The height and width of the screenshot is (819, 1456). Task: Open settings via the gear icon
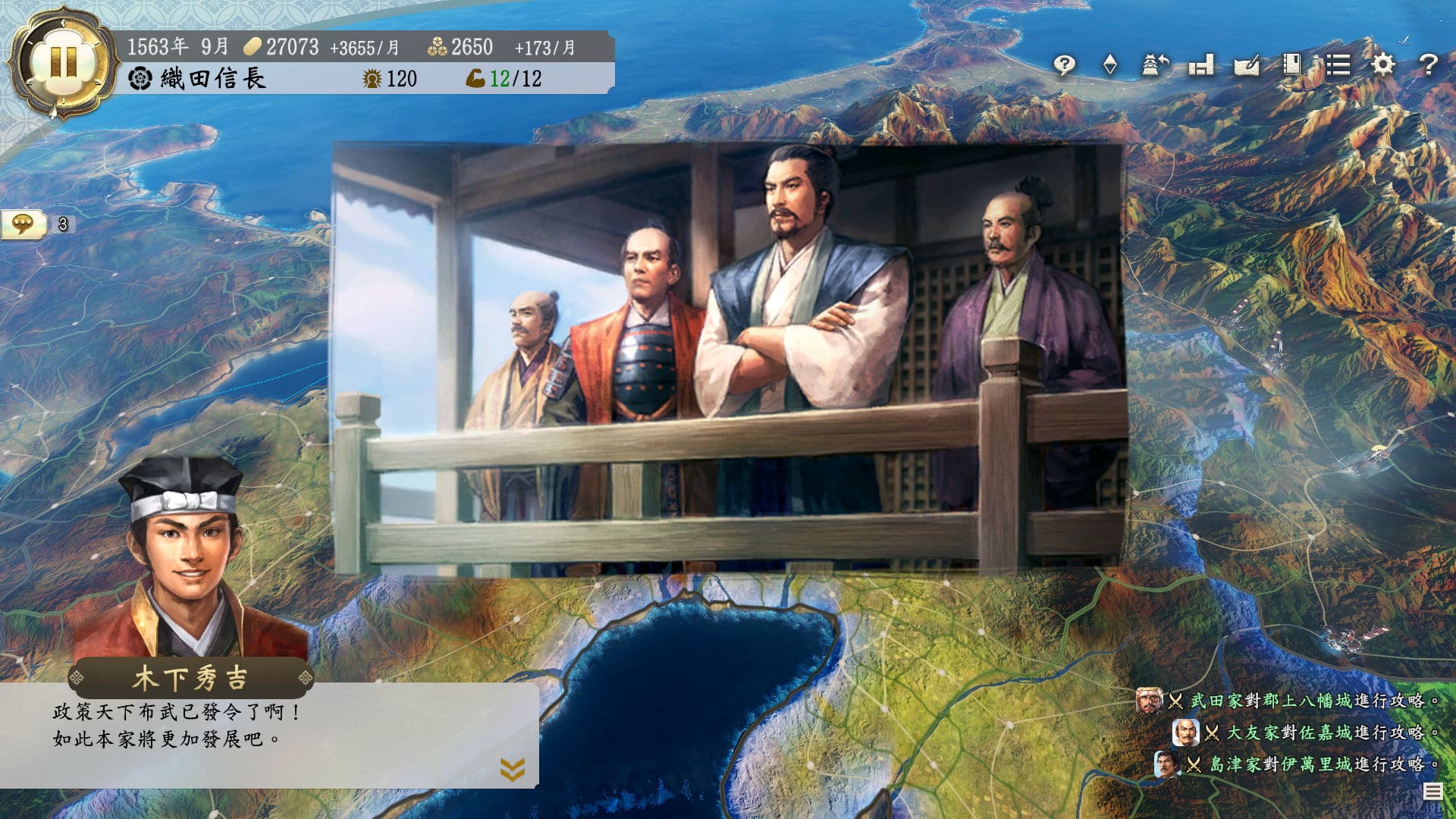point(1383,65)
